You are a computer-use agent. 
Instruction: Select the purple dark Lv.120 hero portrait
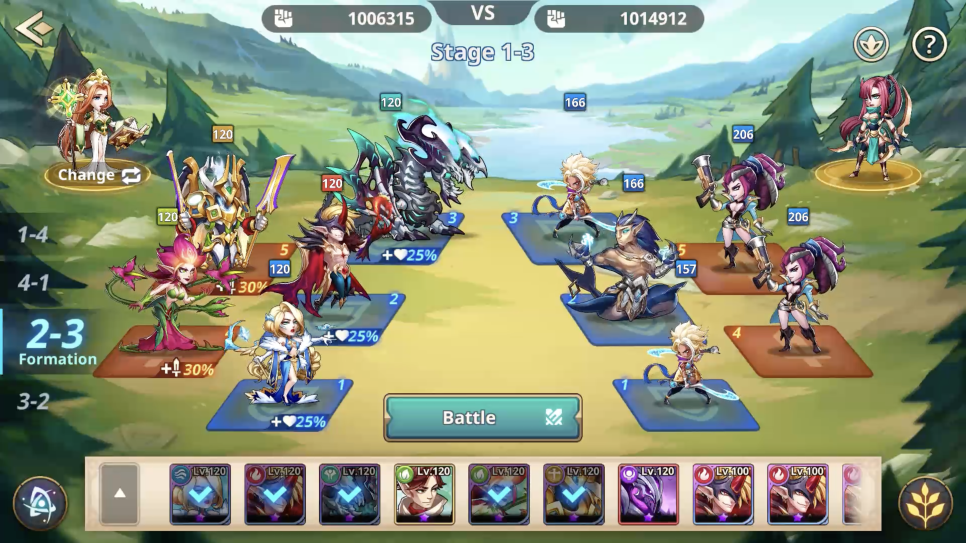coord(648,493)
